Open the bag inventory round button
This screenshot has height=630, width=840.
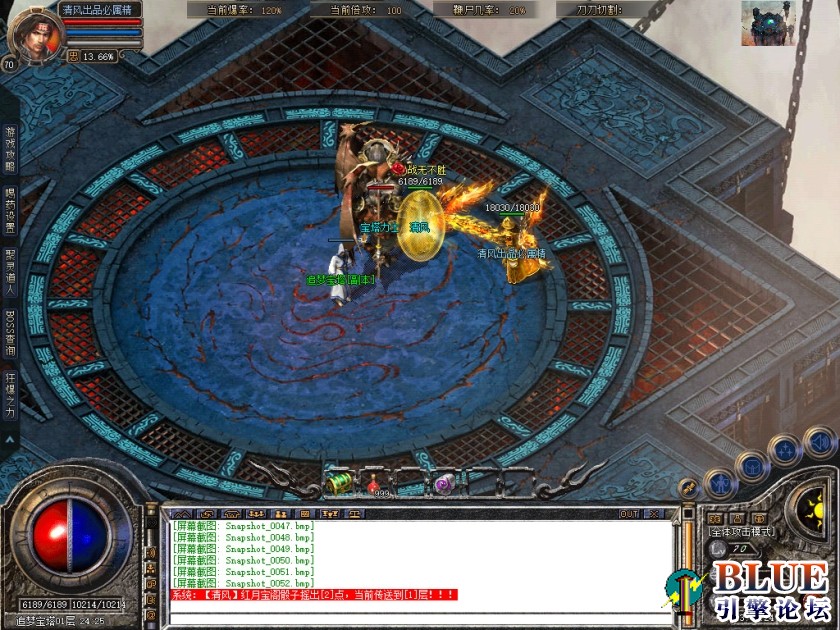coord(751,467)
